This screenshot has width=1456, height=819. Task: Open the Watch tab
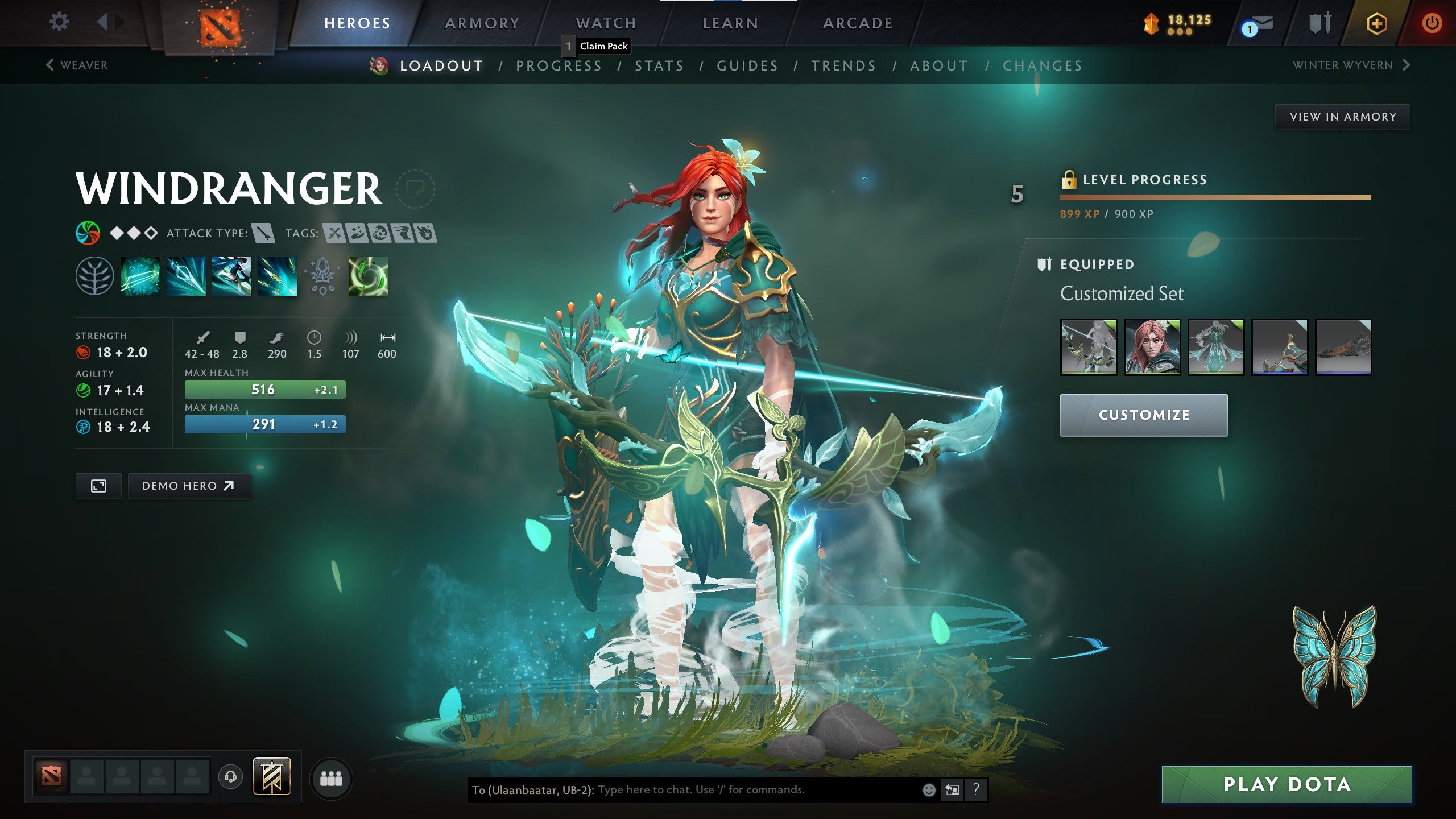pos(606,23)
